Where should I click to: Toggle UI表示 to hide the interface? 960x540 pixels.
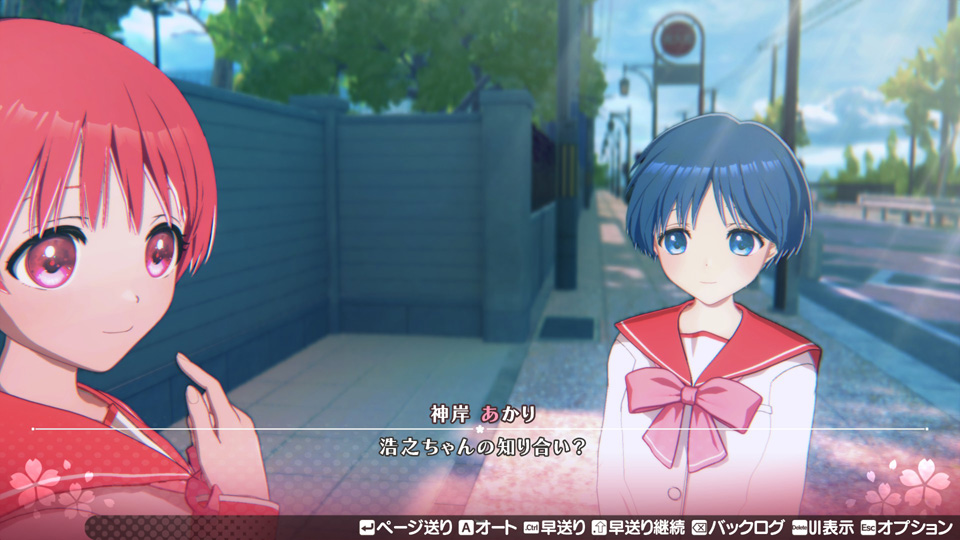tap(823, 527)
